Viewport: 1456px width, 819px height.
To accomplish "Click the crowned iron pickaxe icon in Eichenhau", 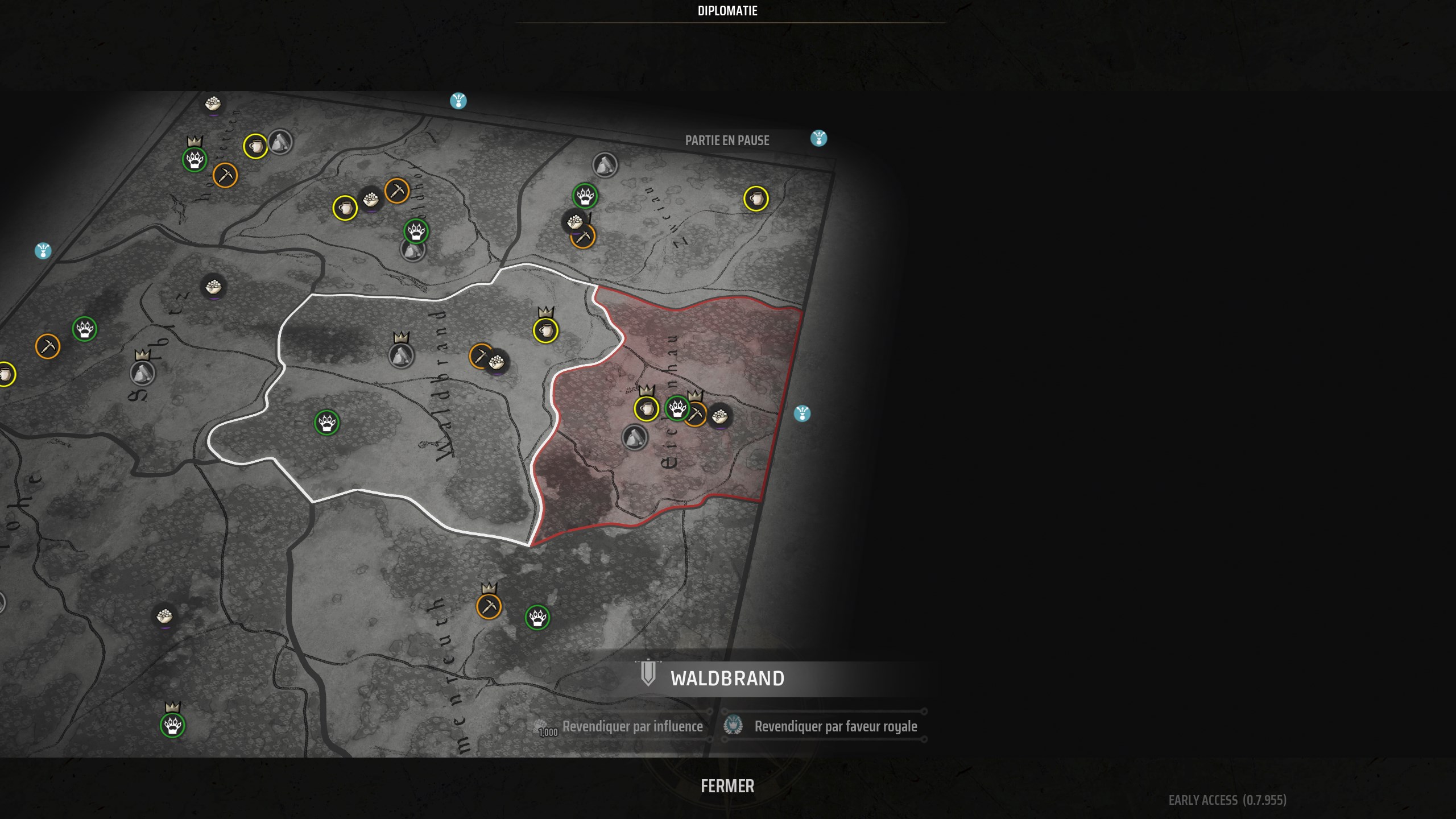I will [697, 414].
